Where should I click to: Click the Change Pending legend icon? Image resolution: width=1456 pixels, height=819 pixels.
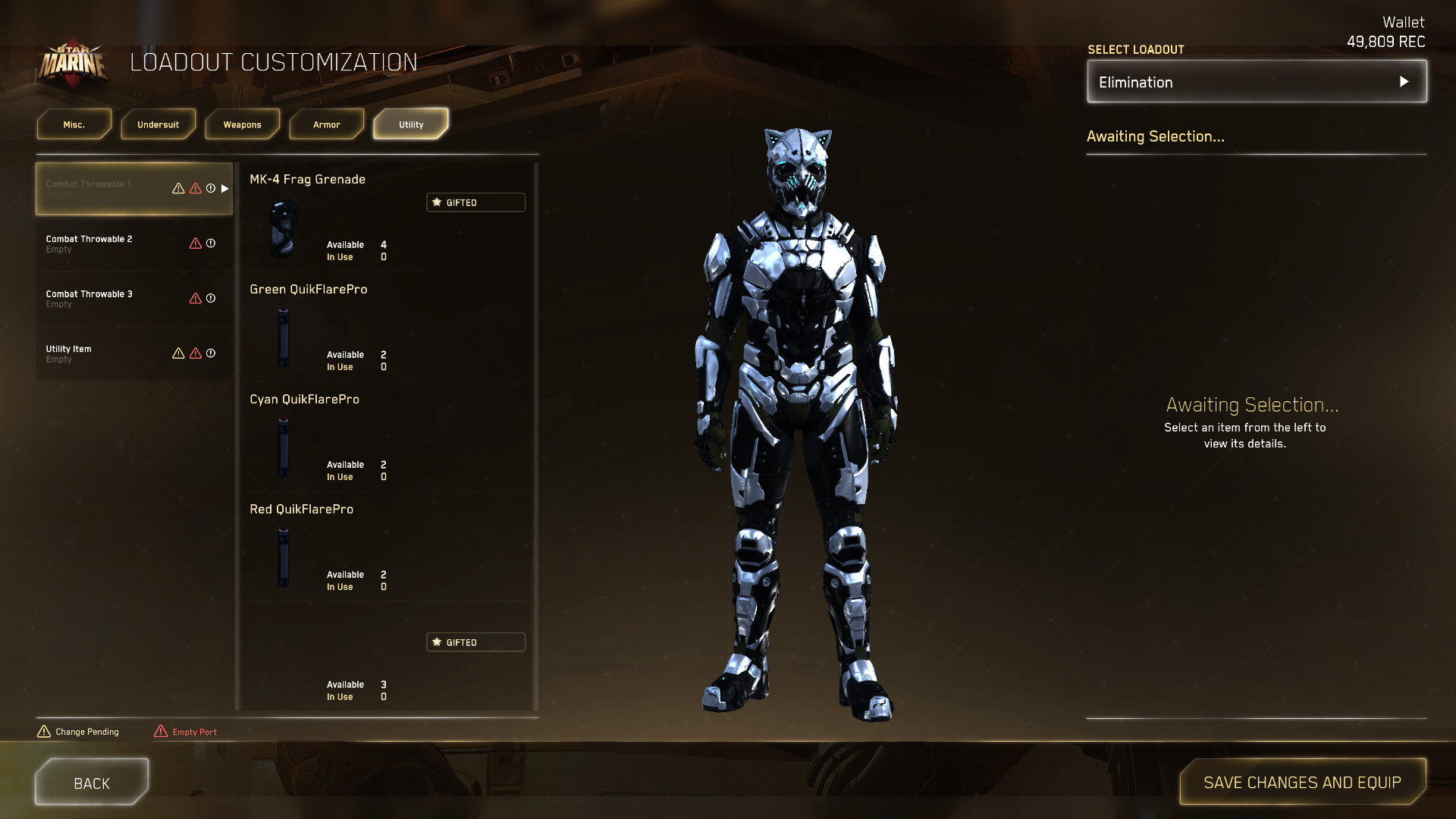pos(44,731)
